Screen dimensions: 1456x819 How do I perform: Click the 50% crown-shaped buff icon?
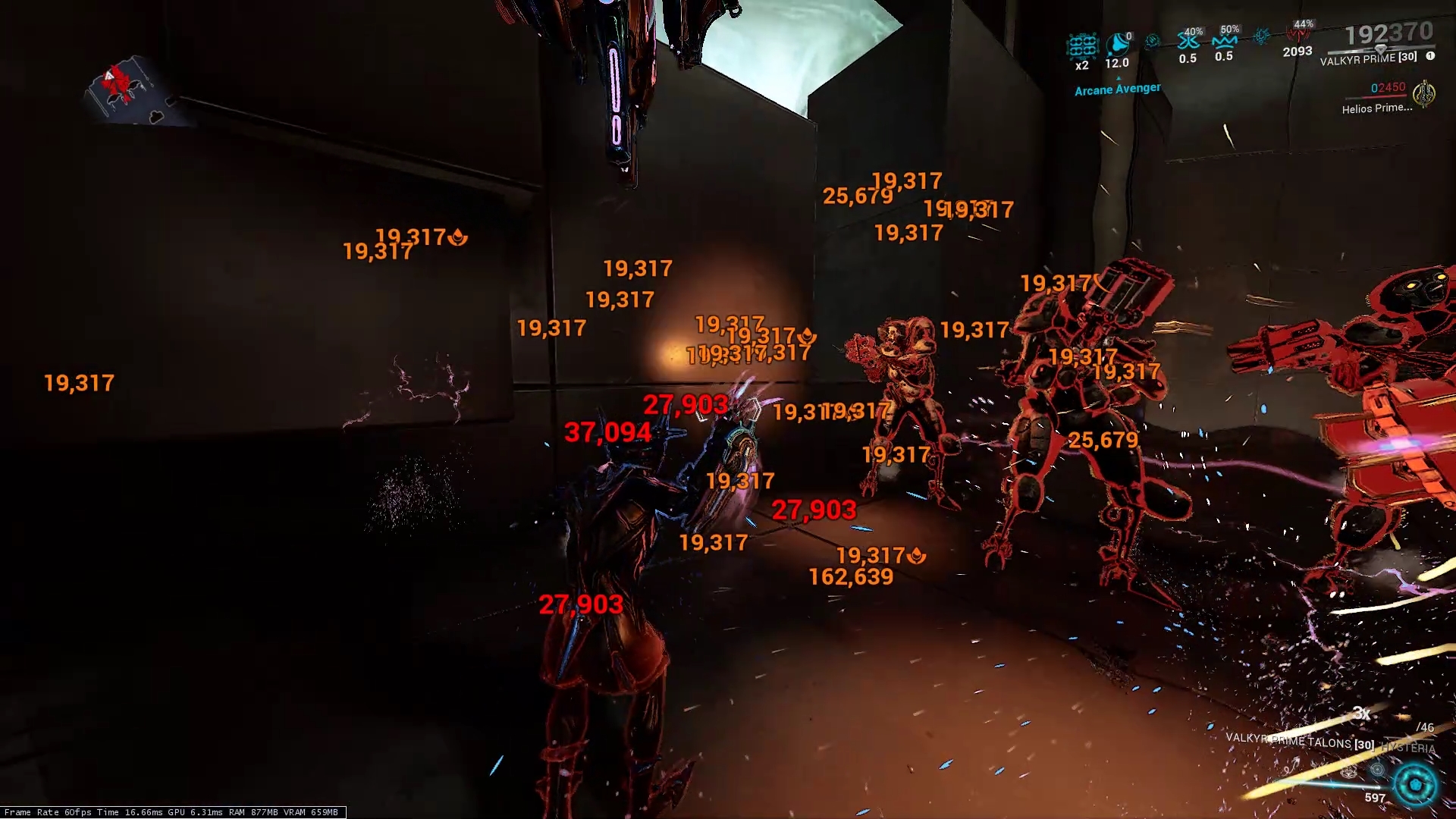pyautogui.click(x=1225, y=41)
